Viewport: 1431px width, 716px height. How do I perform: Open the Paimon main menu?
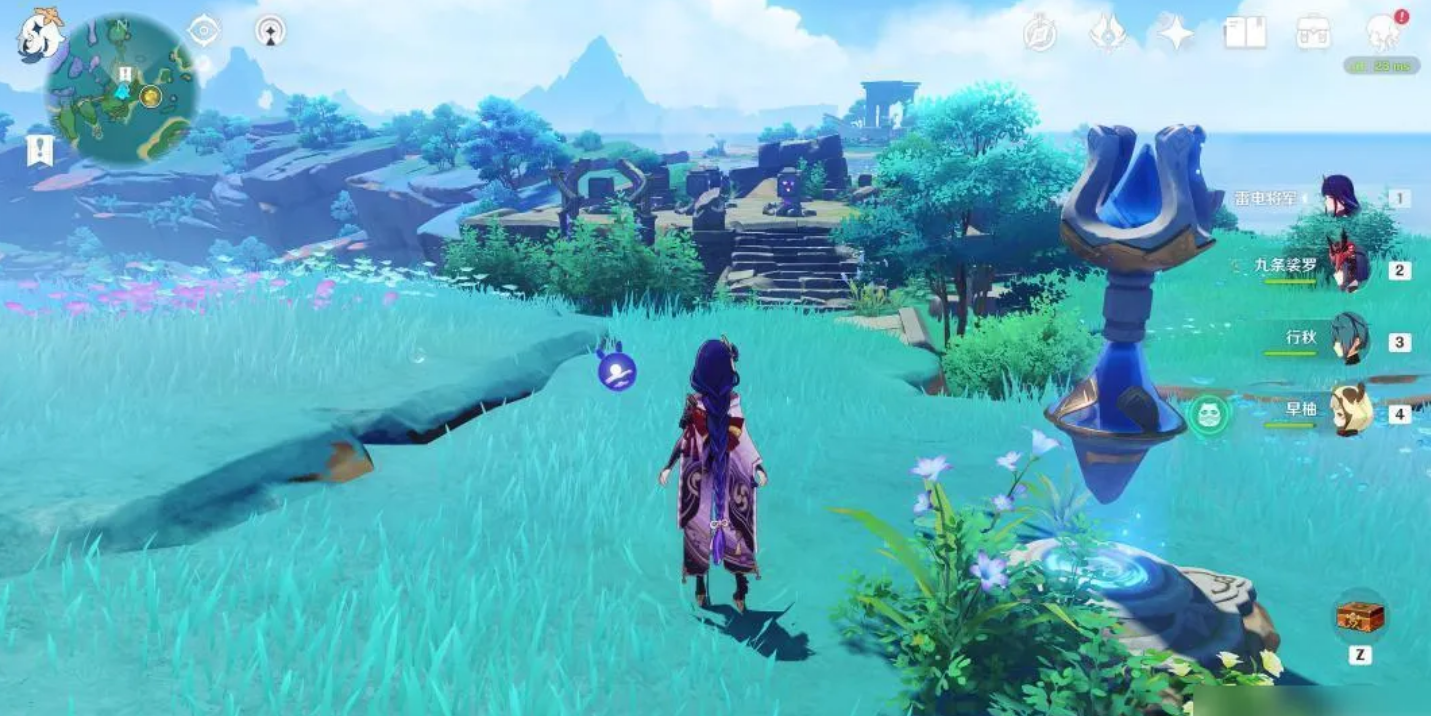(x=40, y=33)
